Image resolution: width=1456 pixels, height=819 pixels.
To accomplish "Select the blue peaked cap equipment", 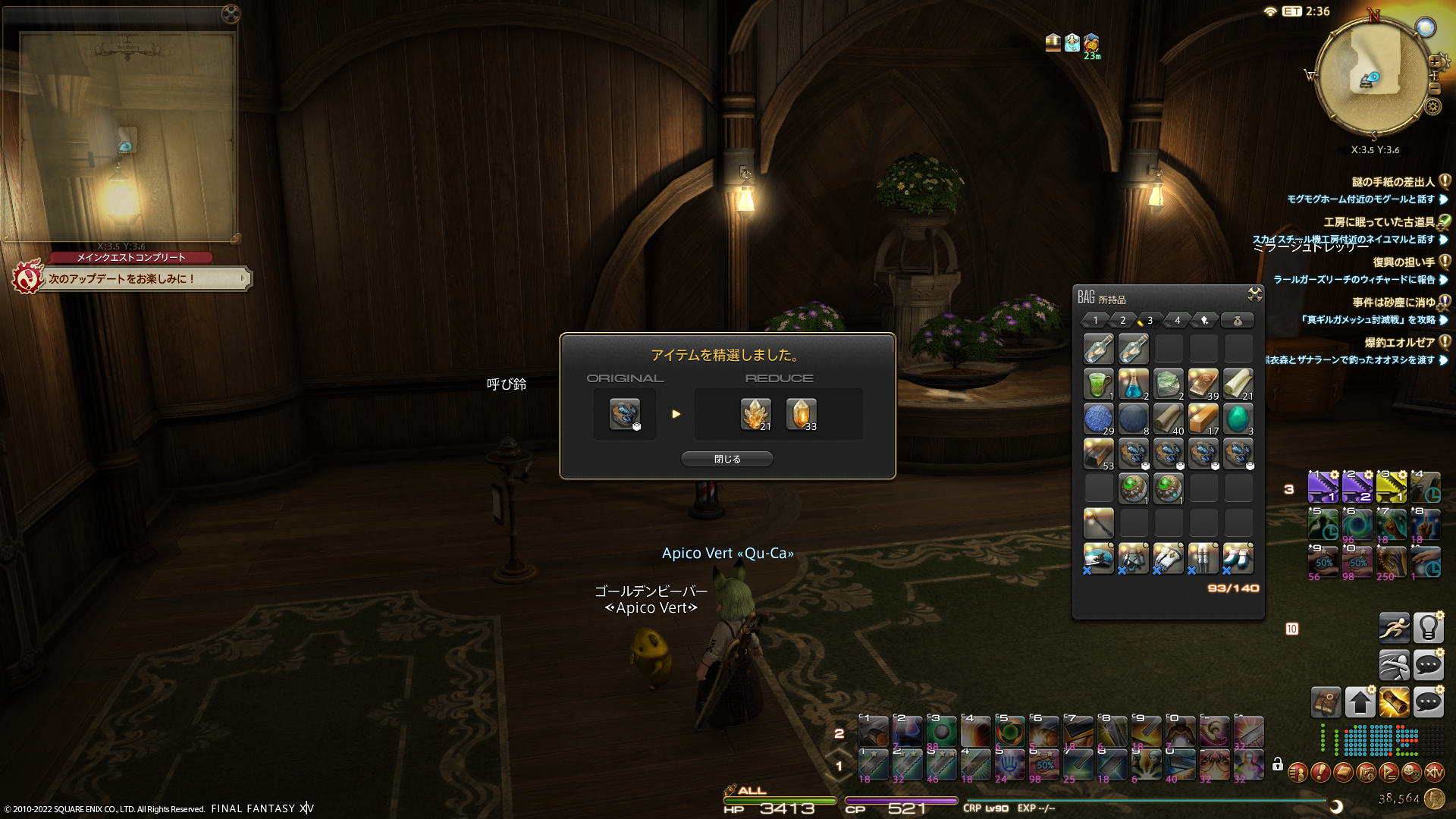I will click(1098, 558).
